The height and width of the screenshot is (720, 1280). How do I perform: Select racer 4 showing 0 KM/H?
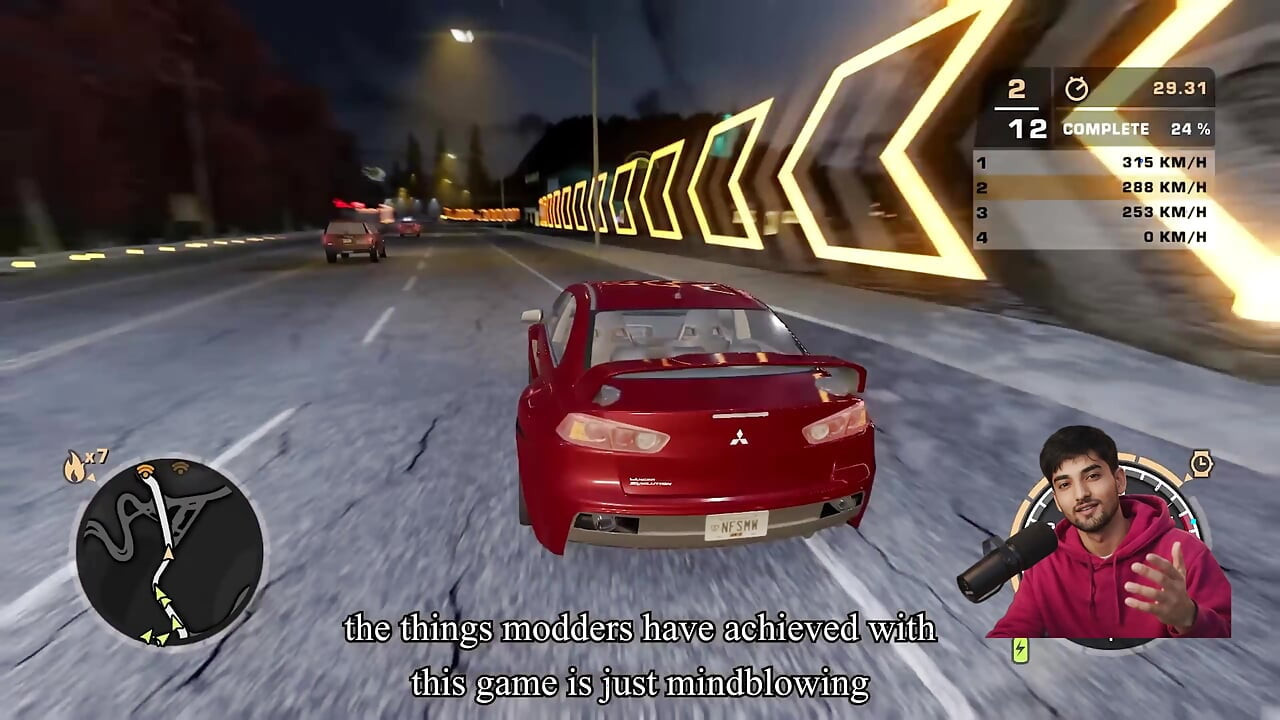point(1095,237)
